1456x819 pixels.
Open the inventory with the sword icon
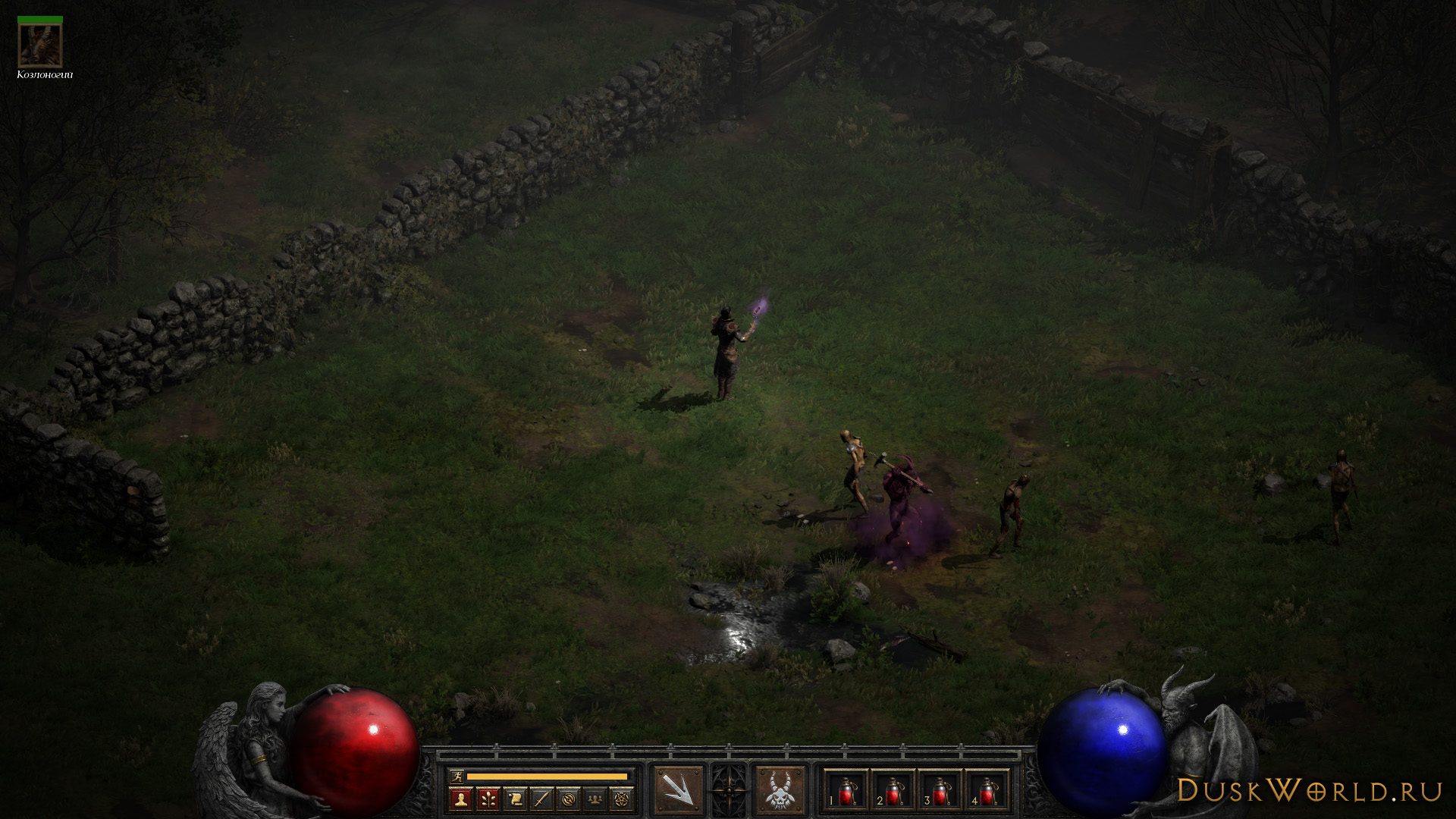point(542,799)
